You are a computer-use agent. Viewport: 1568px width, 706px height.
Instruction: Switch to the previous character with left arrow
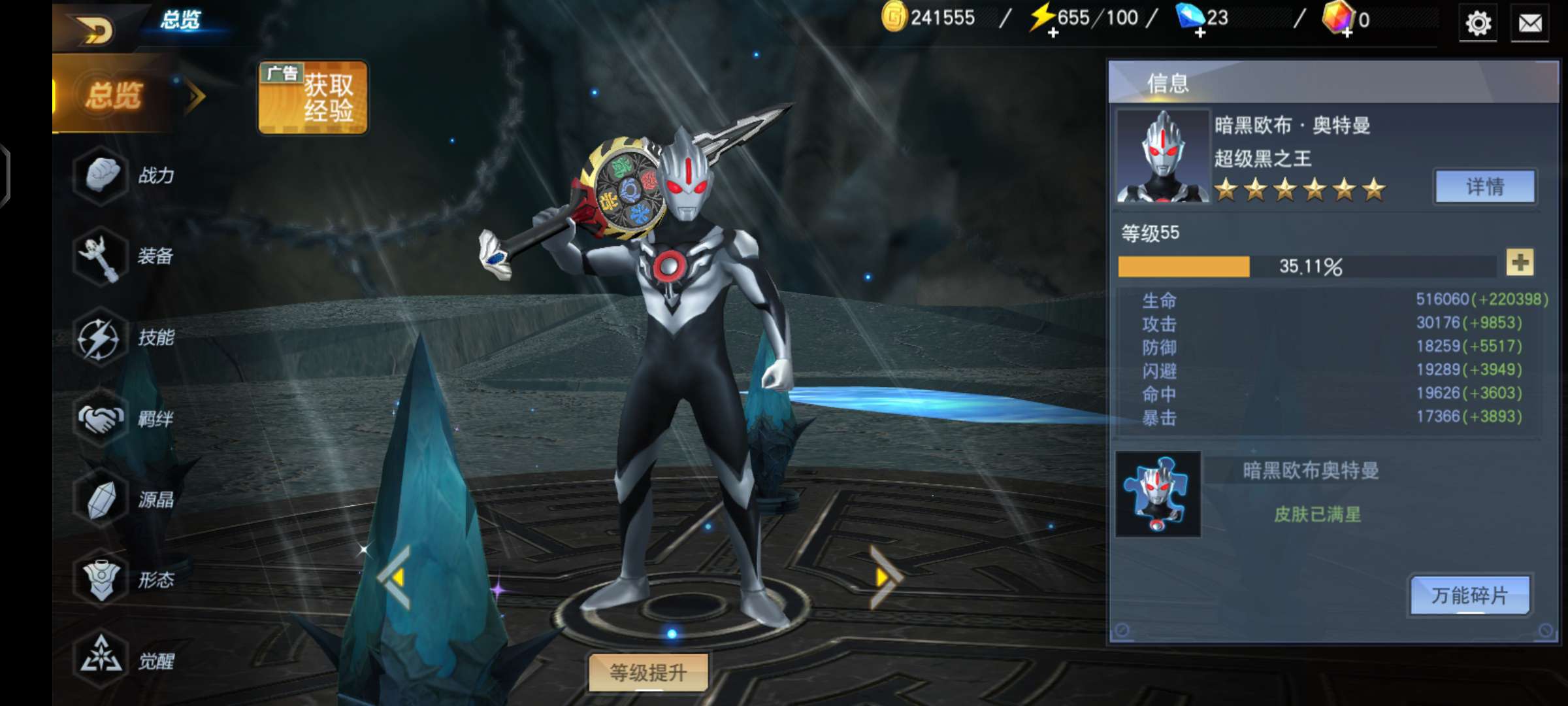(395, 577)
